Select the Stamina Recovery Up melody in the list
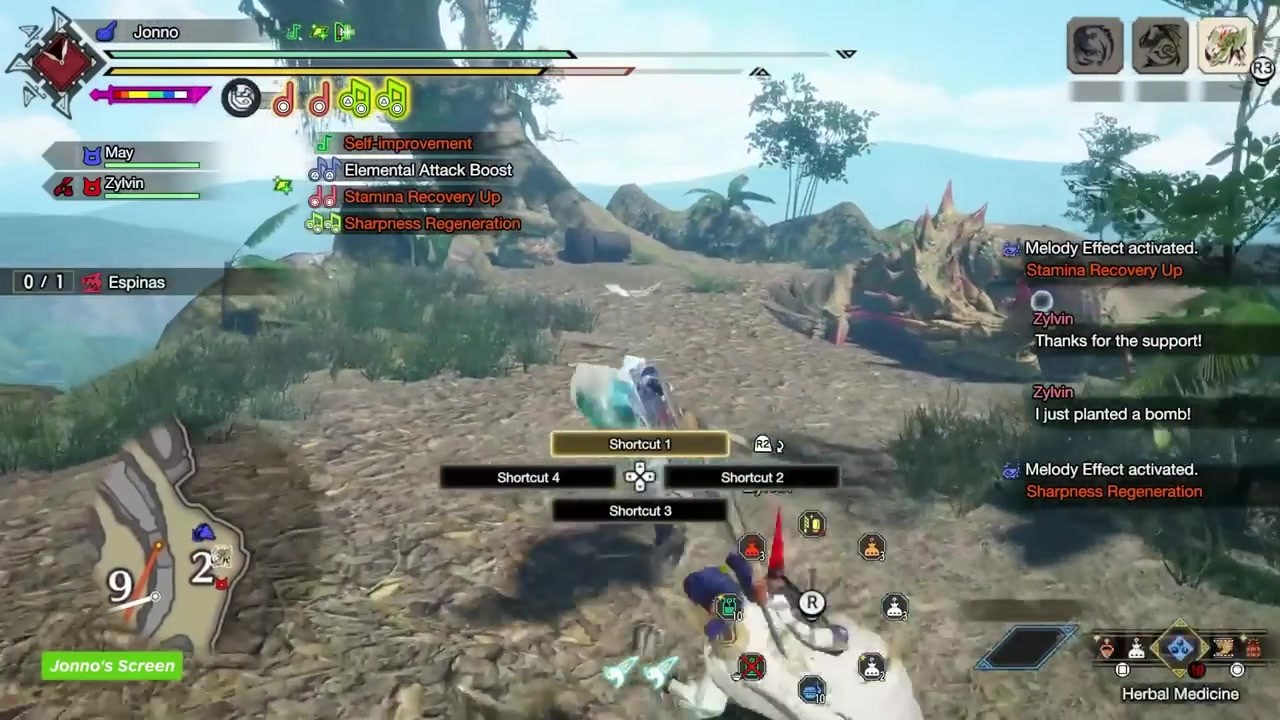Viewport: 1280px width, 720px height. tap(421, 197)
